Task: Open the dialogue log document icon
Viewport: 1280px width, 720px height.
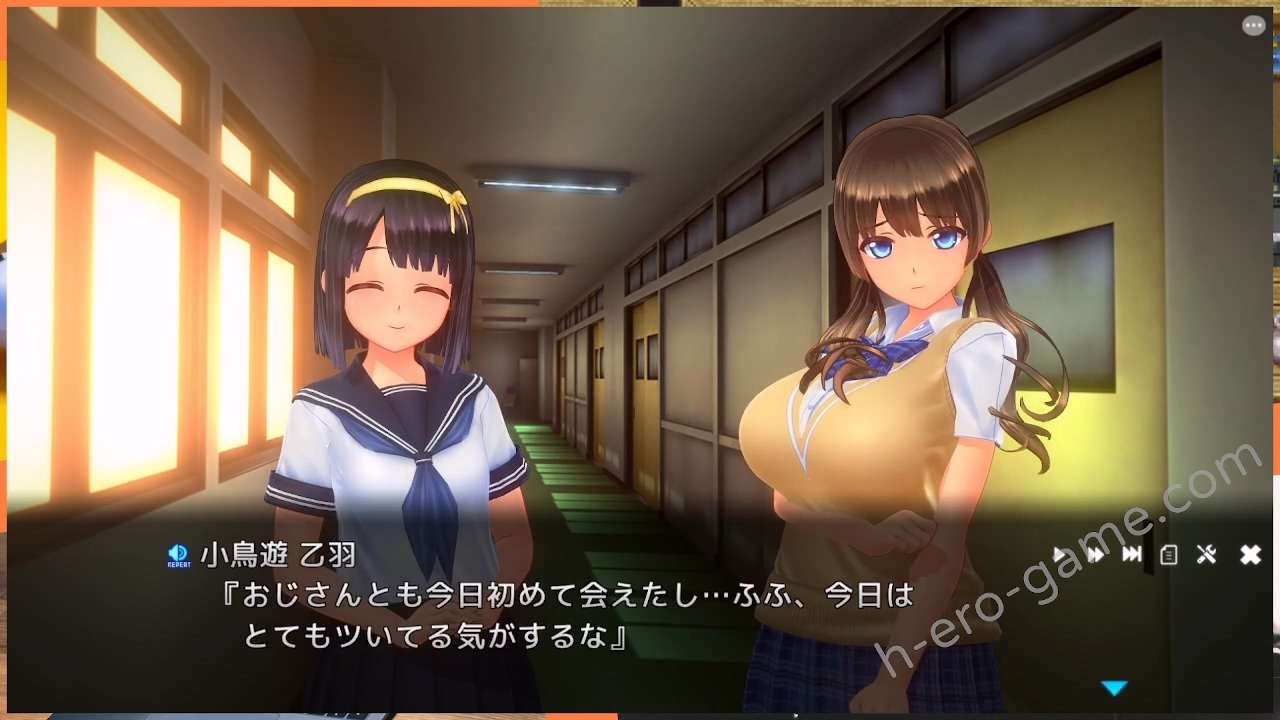Action: (x=1168, y=554)
